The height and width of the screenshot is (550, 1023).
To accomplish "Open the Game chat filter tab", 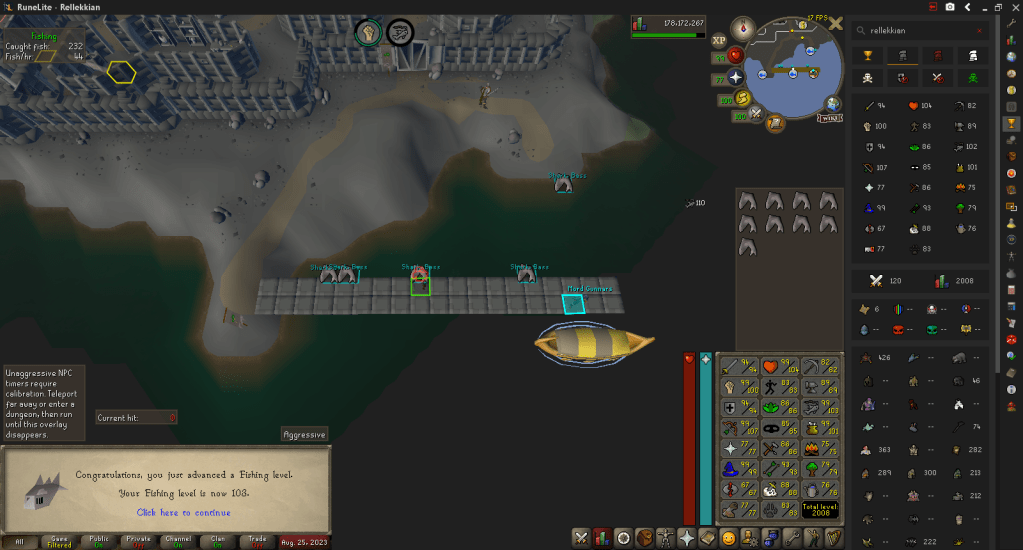I will click(x=59, y=541).
